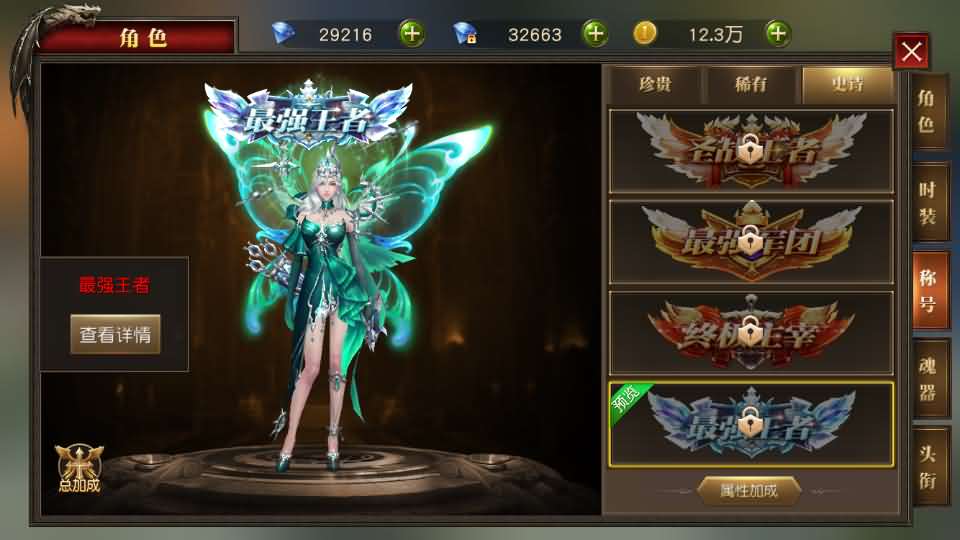The image size is (960, 540).
Task: Select the locked 终极主宰 title
Action: (x=751, y=333)
